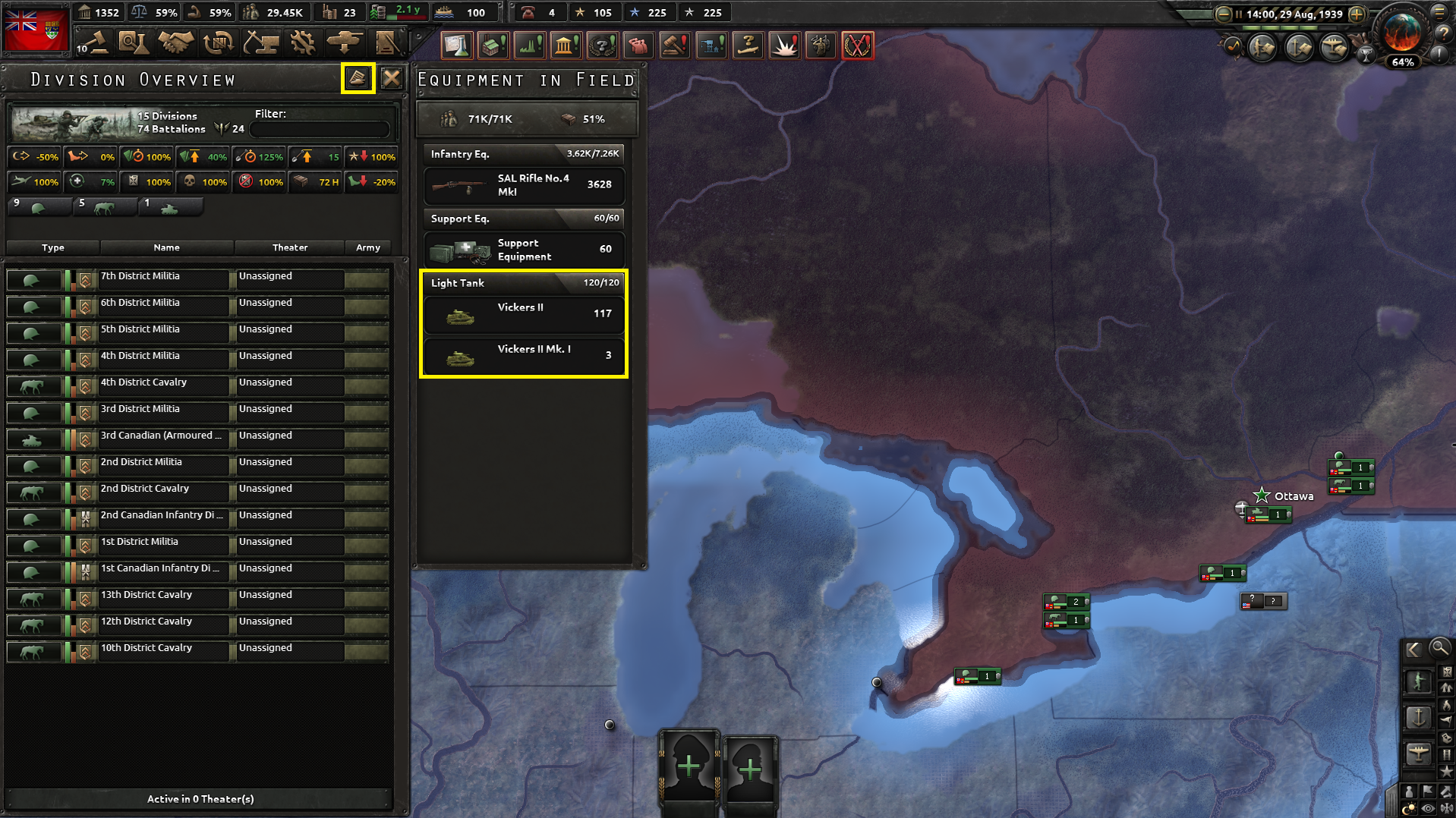Collapse the Light Tank equipment category
1456x818 pixels.
pos(523,283)
